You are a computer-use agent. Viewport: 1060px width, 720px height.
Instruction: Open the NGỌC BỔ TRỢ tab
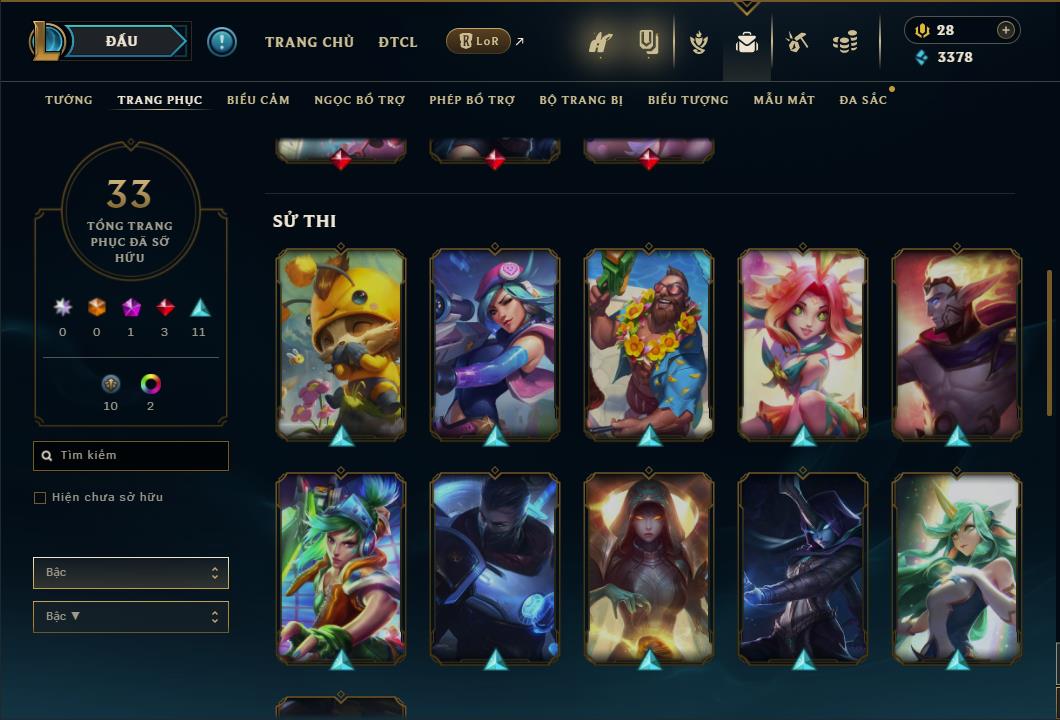359,100
